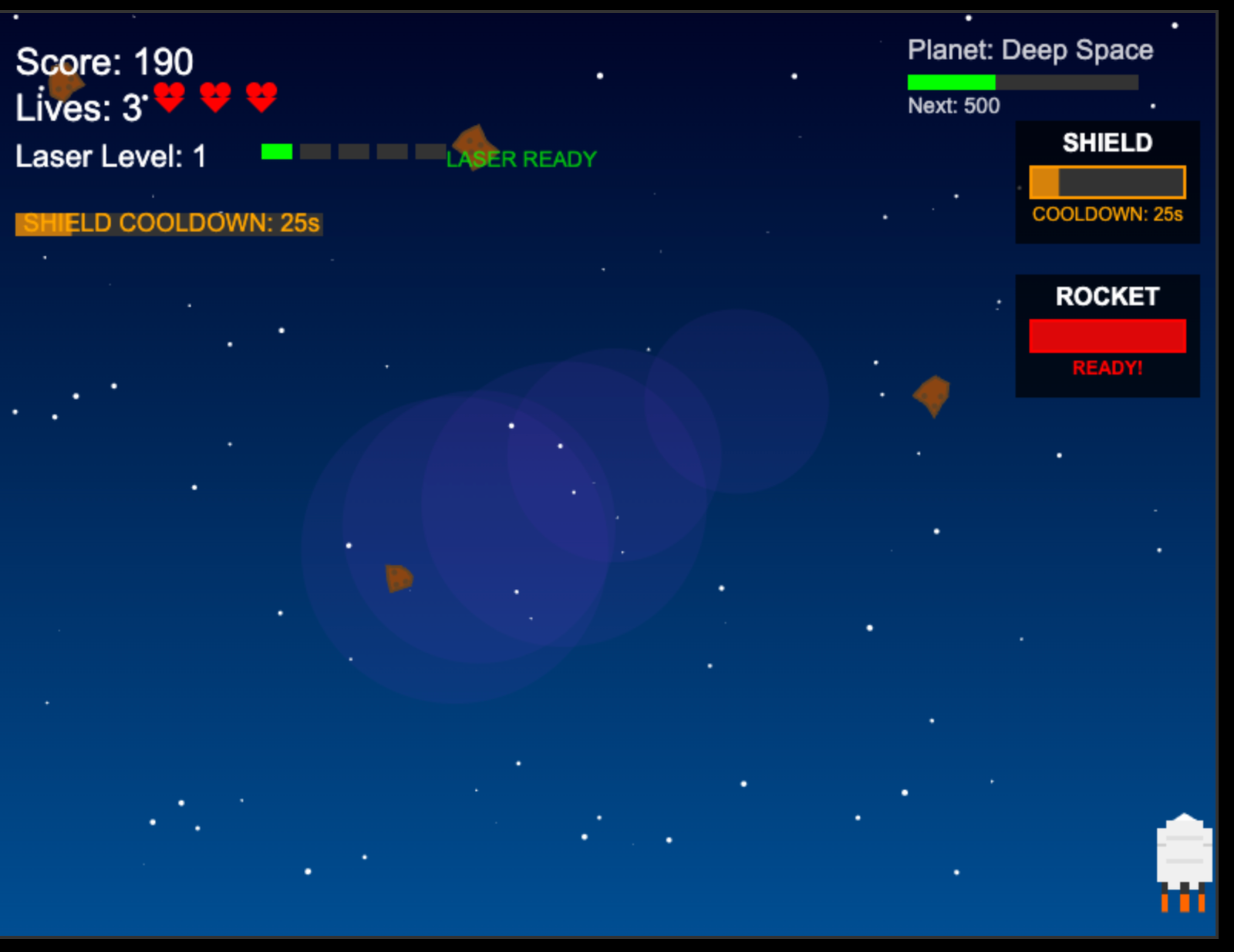
Task: Click the small asteroid in the top-left corner
Action: 66,85
